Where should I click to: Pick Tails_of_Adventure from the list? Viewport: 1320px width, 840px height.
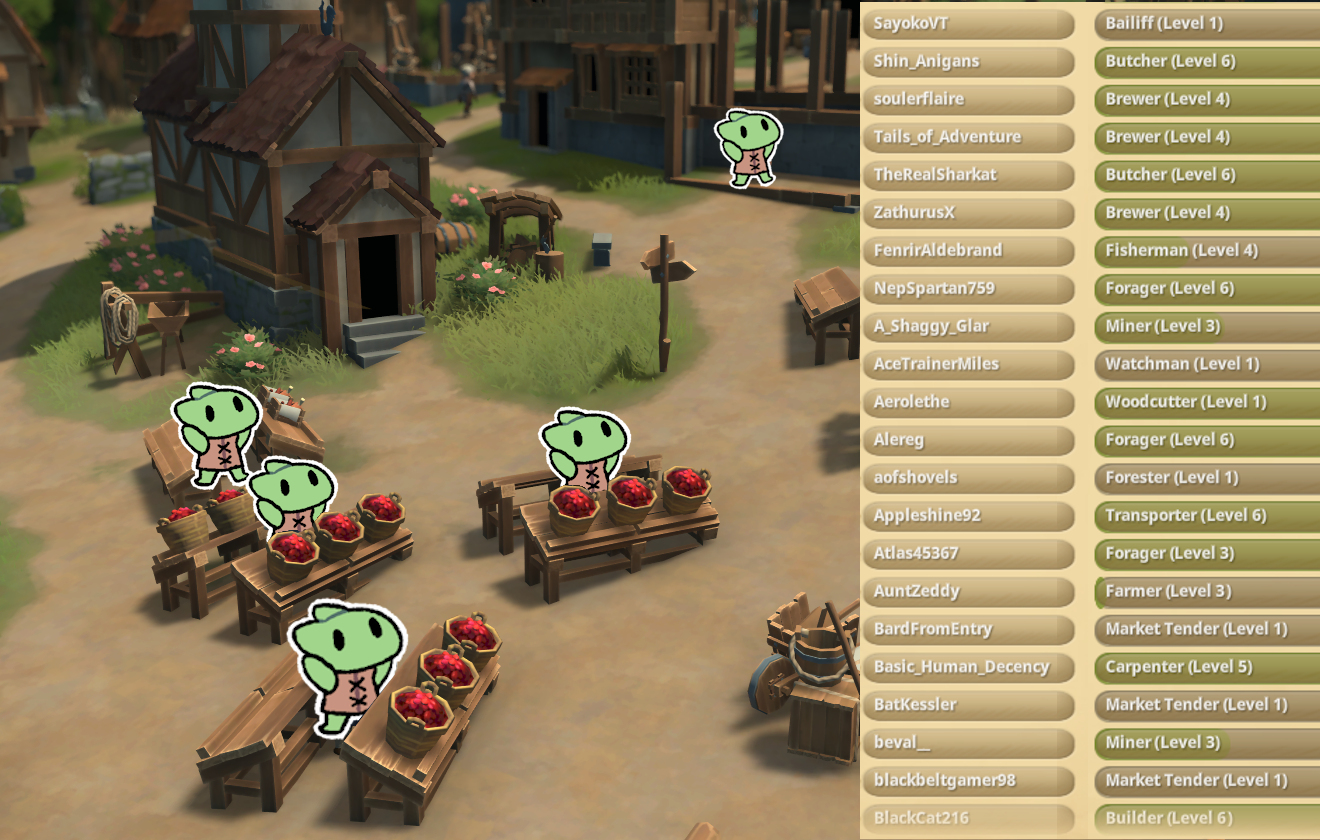pyautogui.click(x=967, y=137)
